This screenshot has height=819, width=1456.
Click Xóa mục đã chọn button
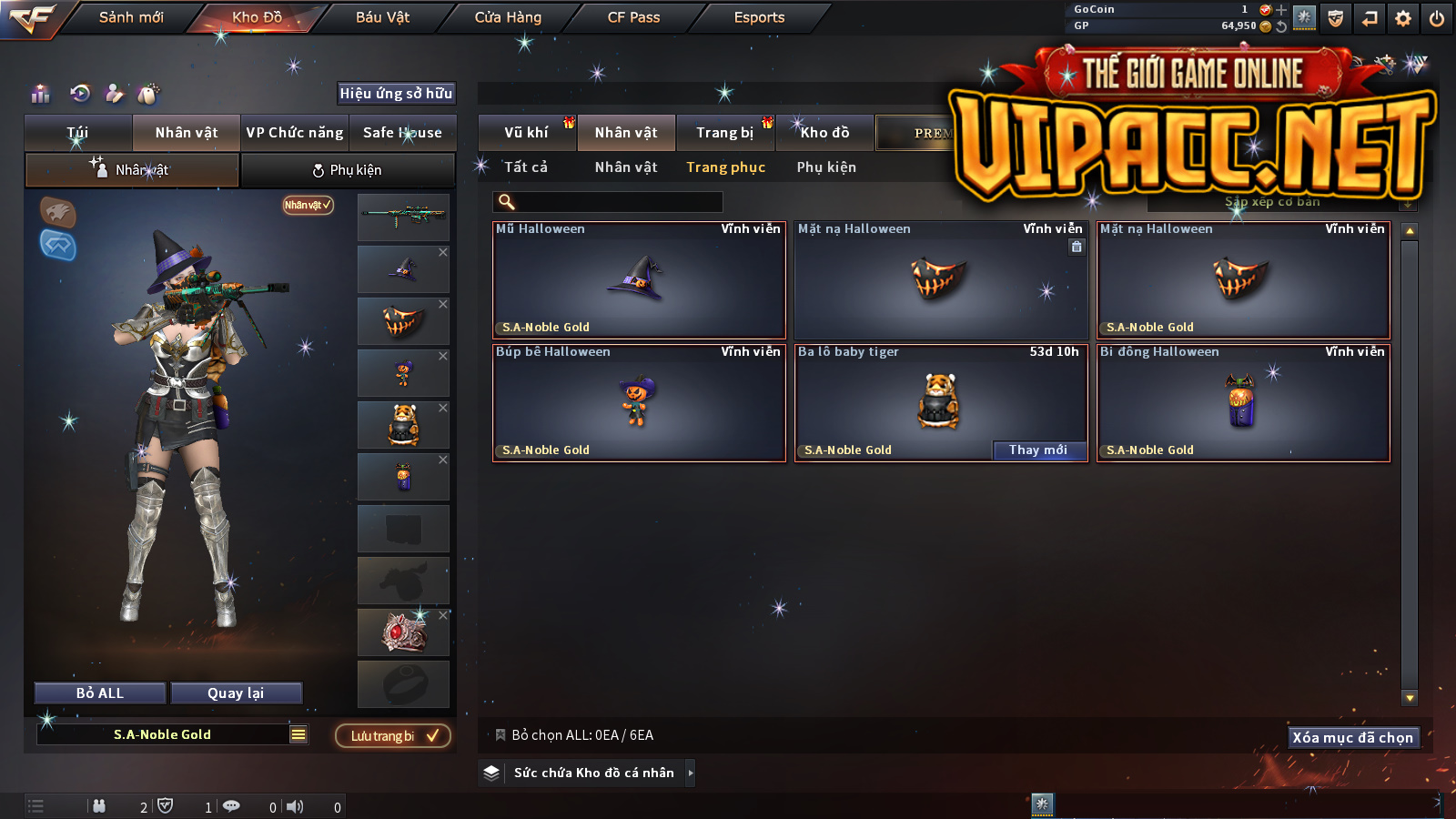1353,737
